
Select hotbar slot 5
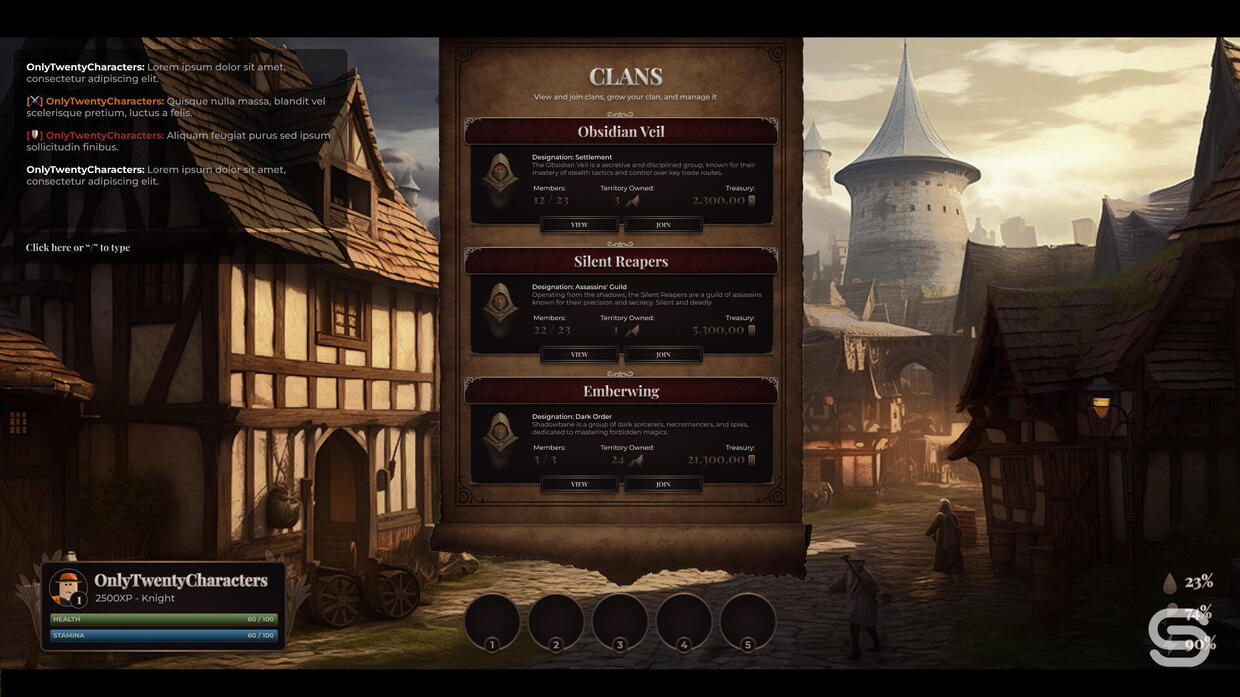point(748,621)
